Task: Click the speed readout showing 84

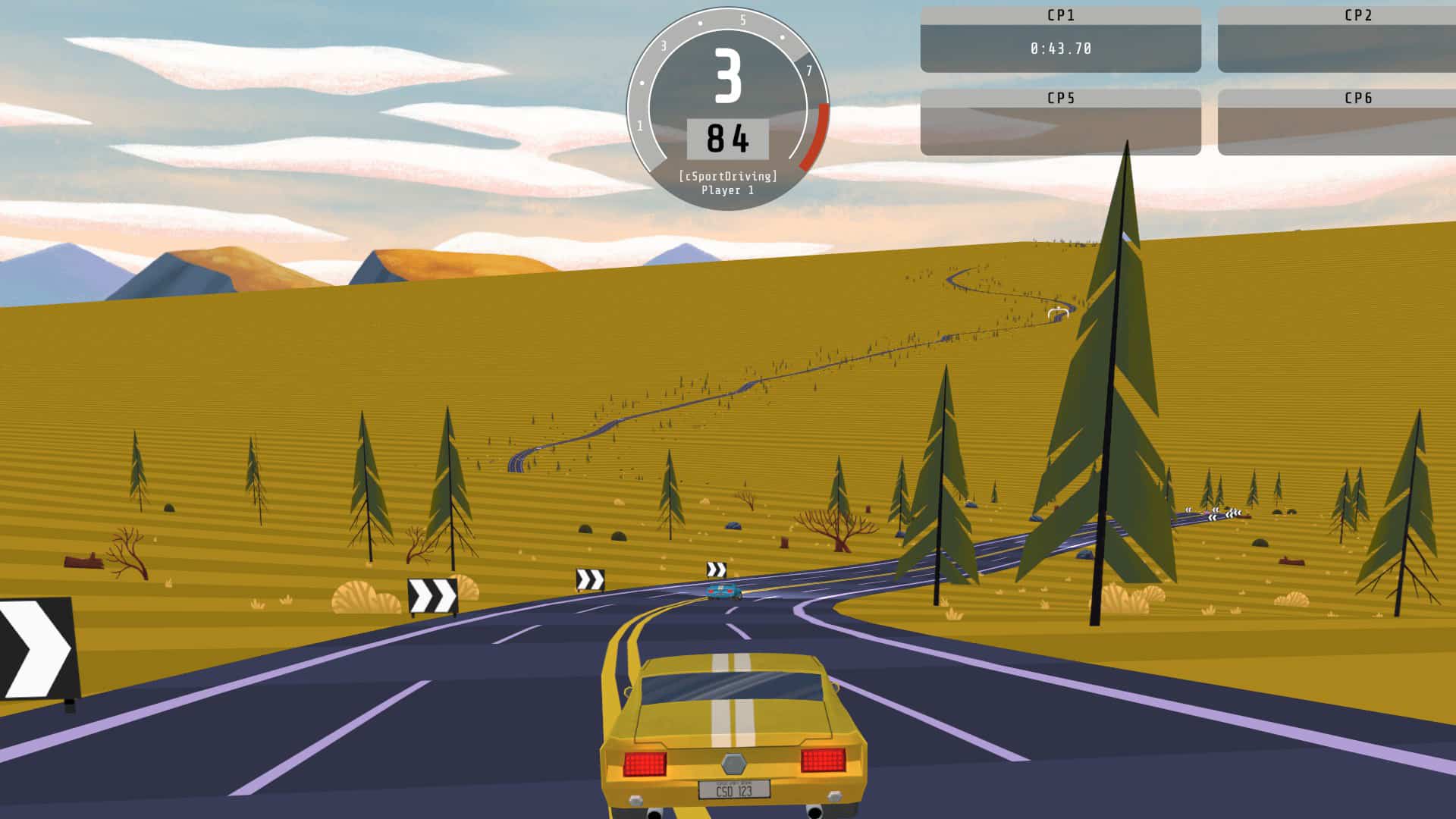Action: (x=730, y=139)
